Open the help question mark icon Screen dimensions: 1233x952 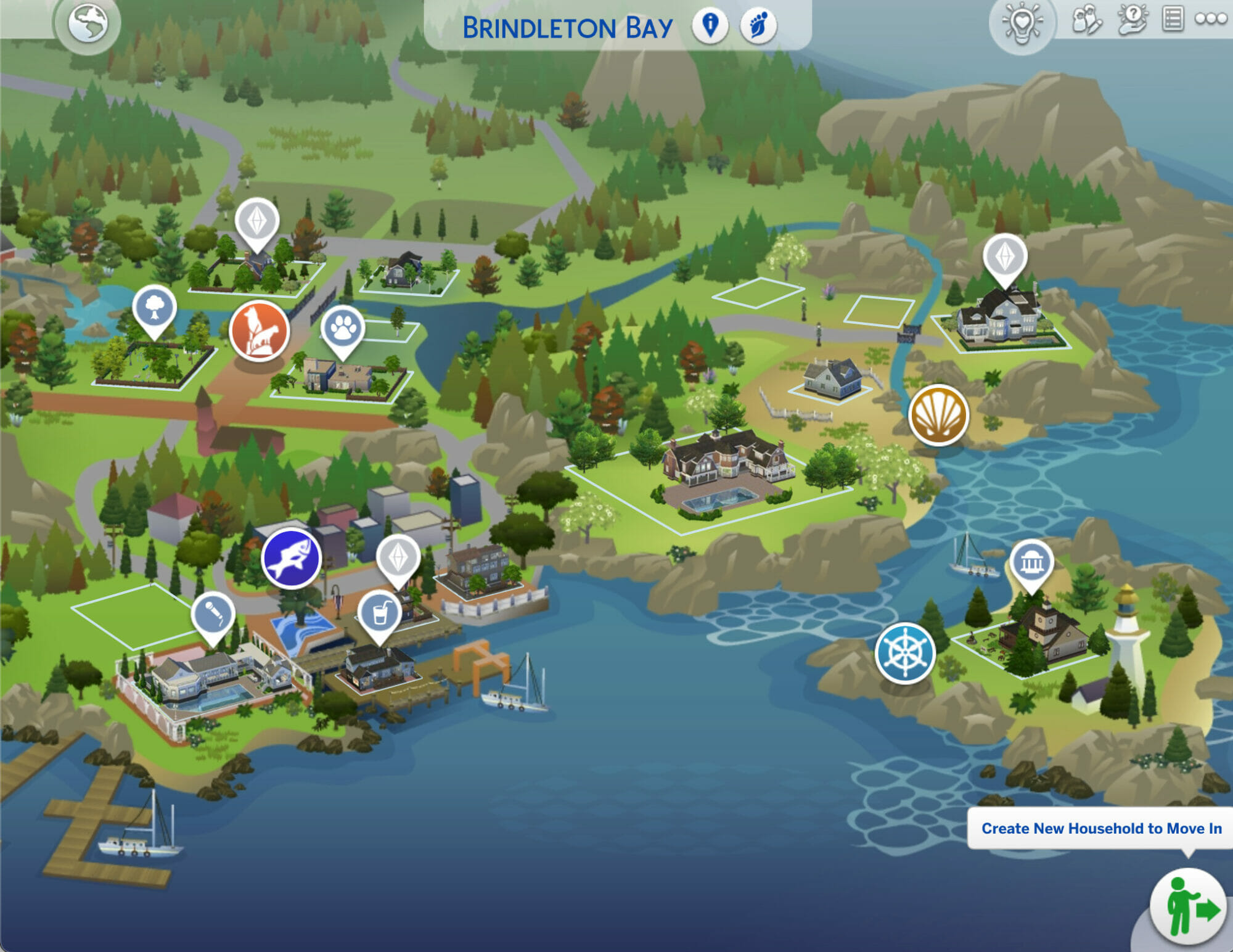pos(1133,20)
